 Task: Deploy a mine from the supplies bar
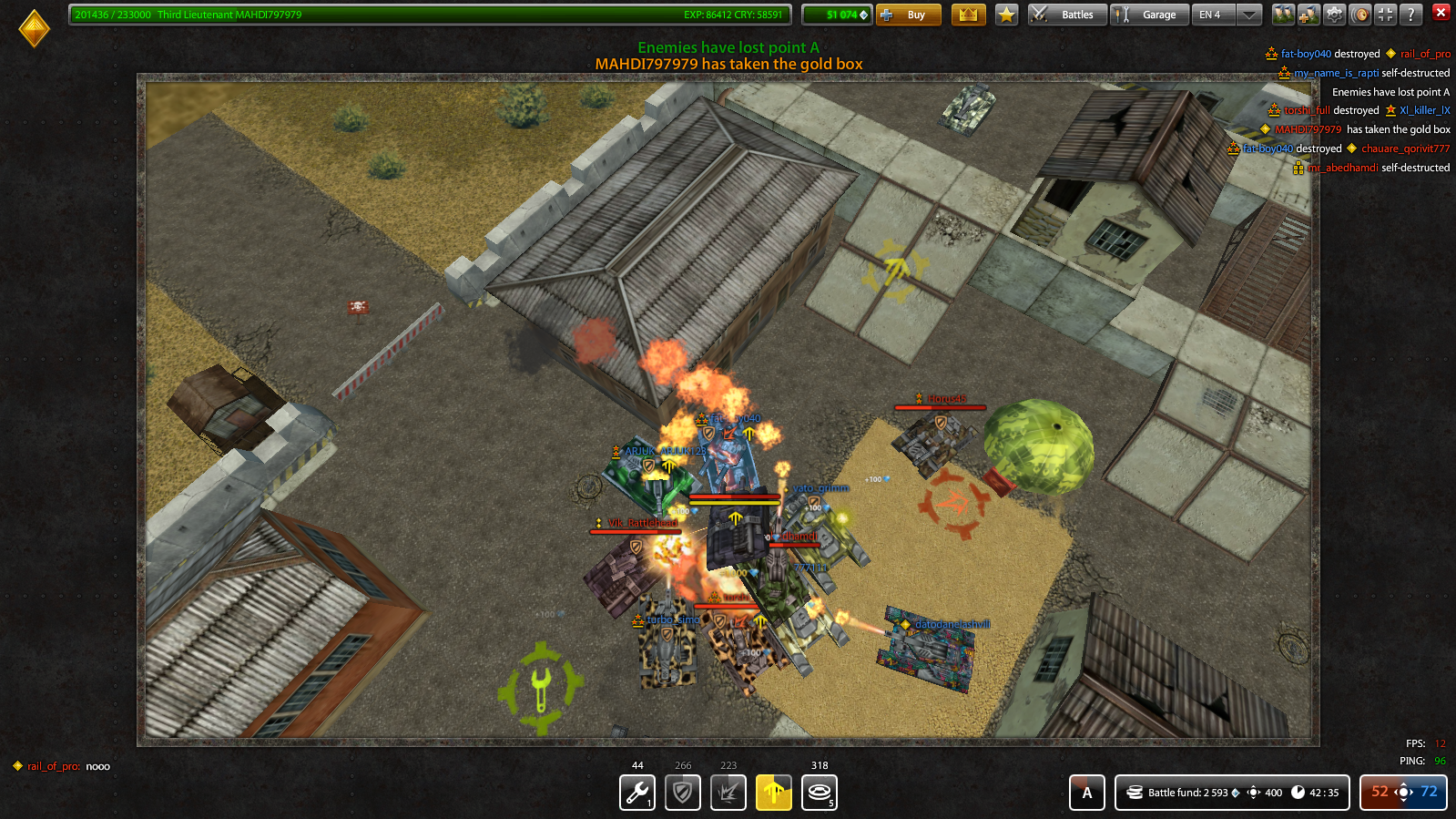click(x=820, y=792)
